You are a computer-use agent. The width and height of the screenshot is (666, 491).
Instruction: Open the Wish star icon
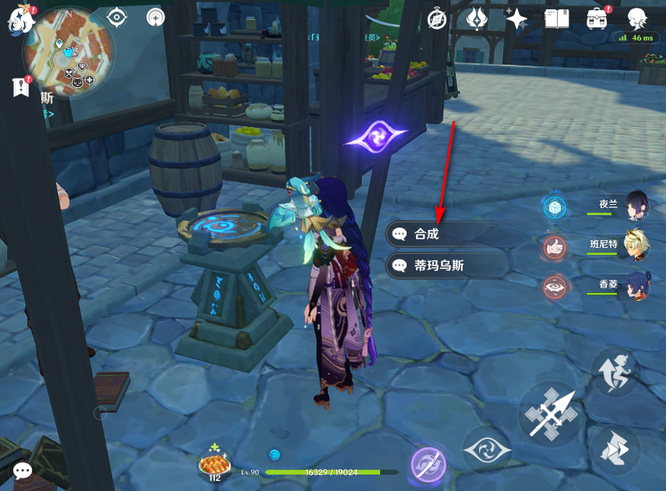pyautogui.click(x=517, y=18)
